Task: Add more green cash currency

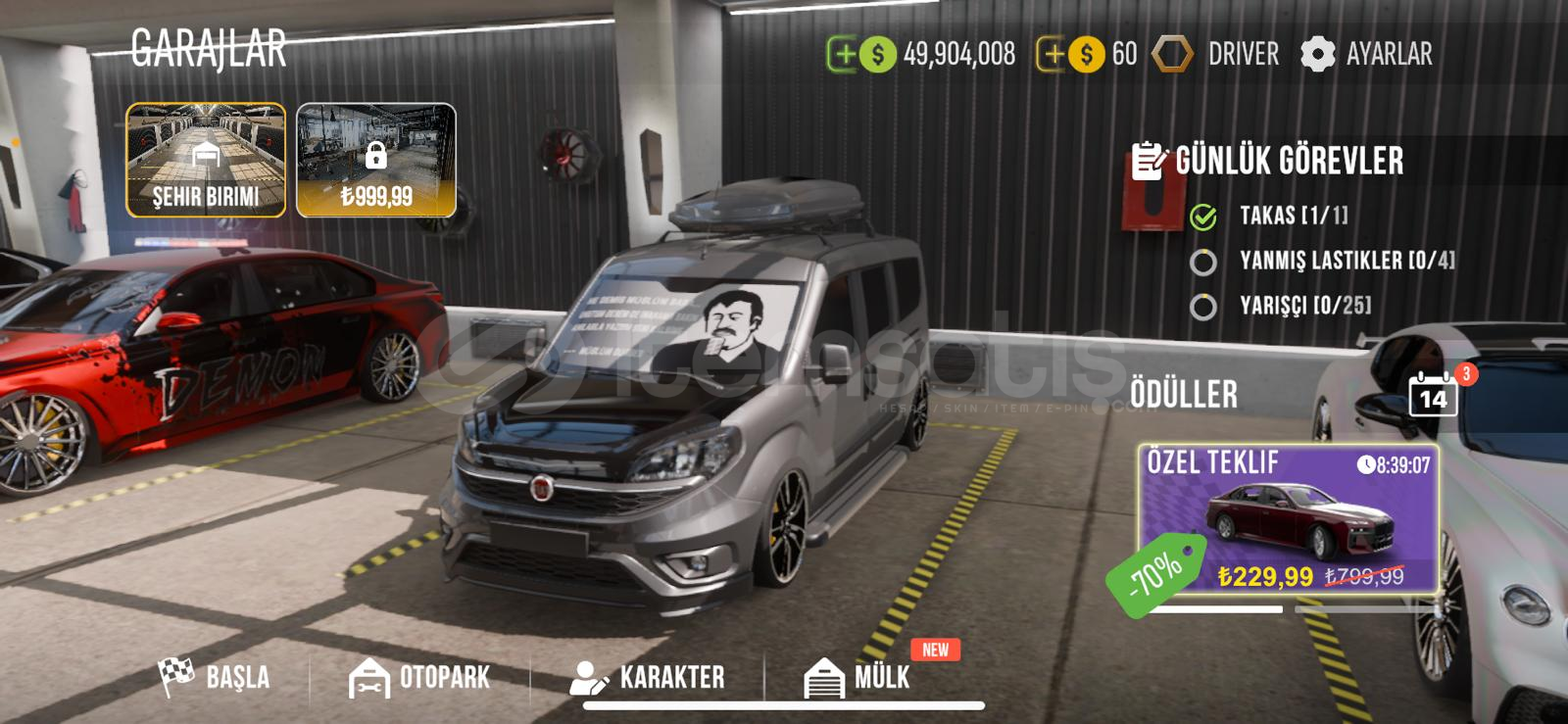Action: click(x=844, y=54)
